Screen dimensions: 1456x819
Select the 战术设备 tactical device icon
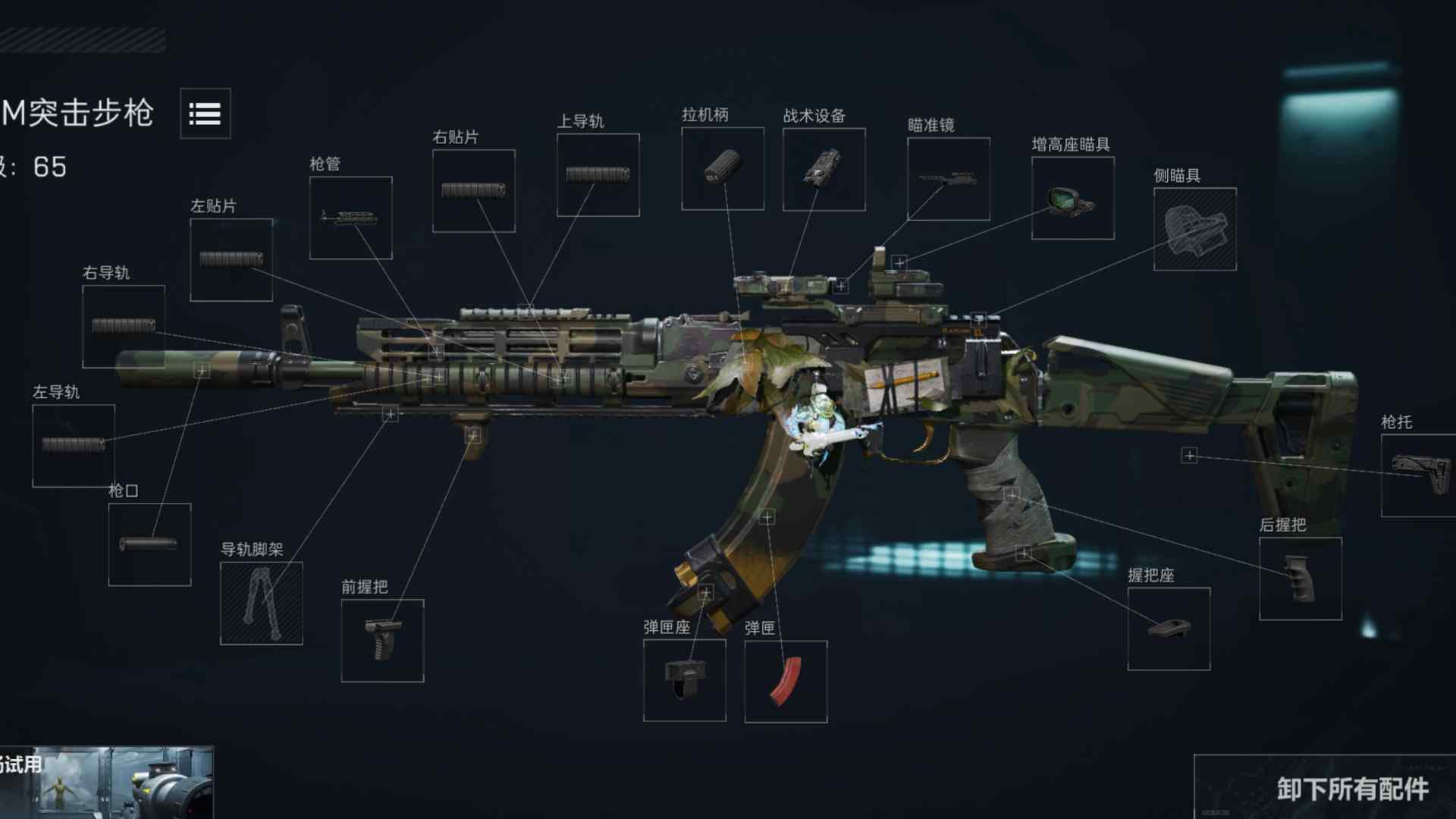tap(824, 167)
